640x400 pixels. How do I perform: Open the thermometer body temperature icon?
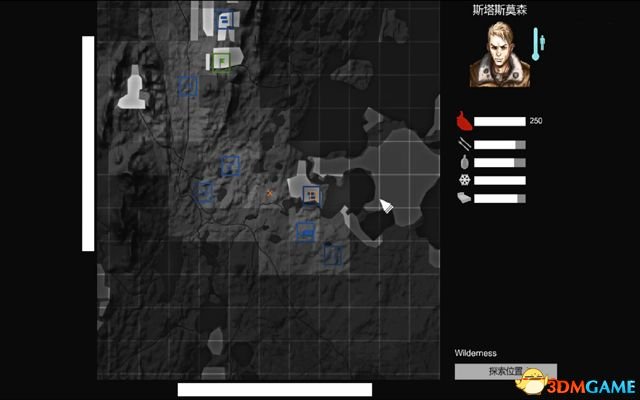(538, 41)
